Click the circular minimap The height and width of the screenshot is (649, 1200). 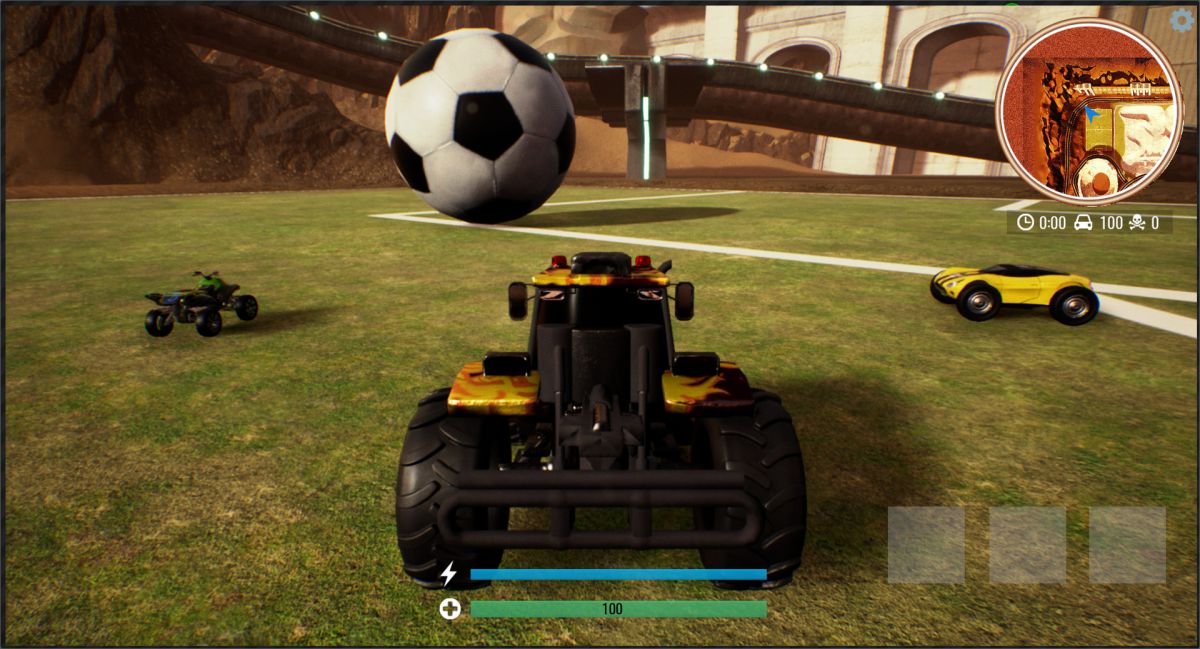click(x=1089, y=112)
